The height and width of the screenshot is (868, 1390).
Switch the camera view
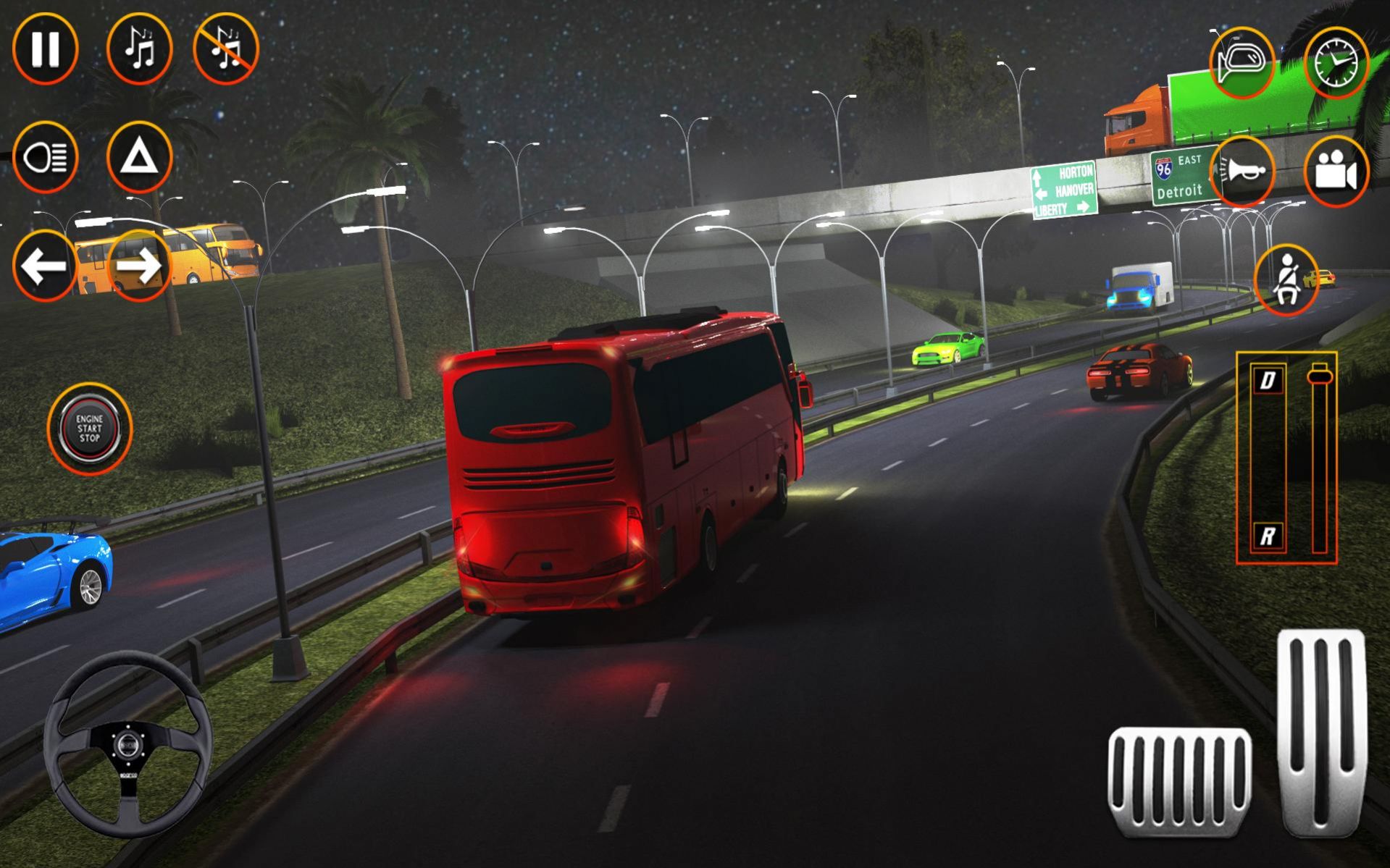pos(1336,172)
